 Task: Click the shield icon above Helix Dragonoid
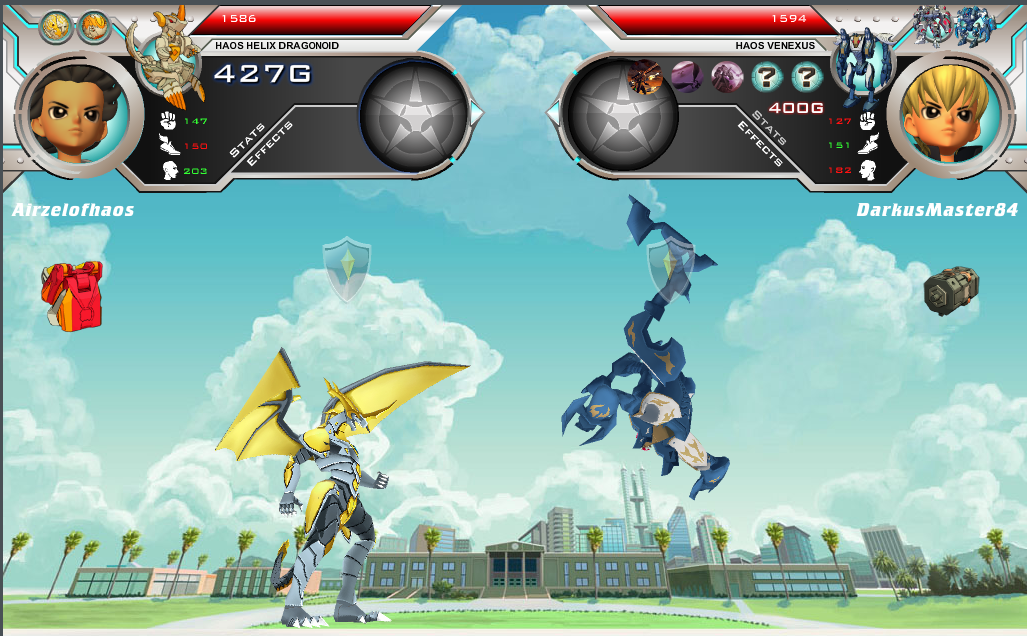346,268
